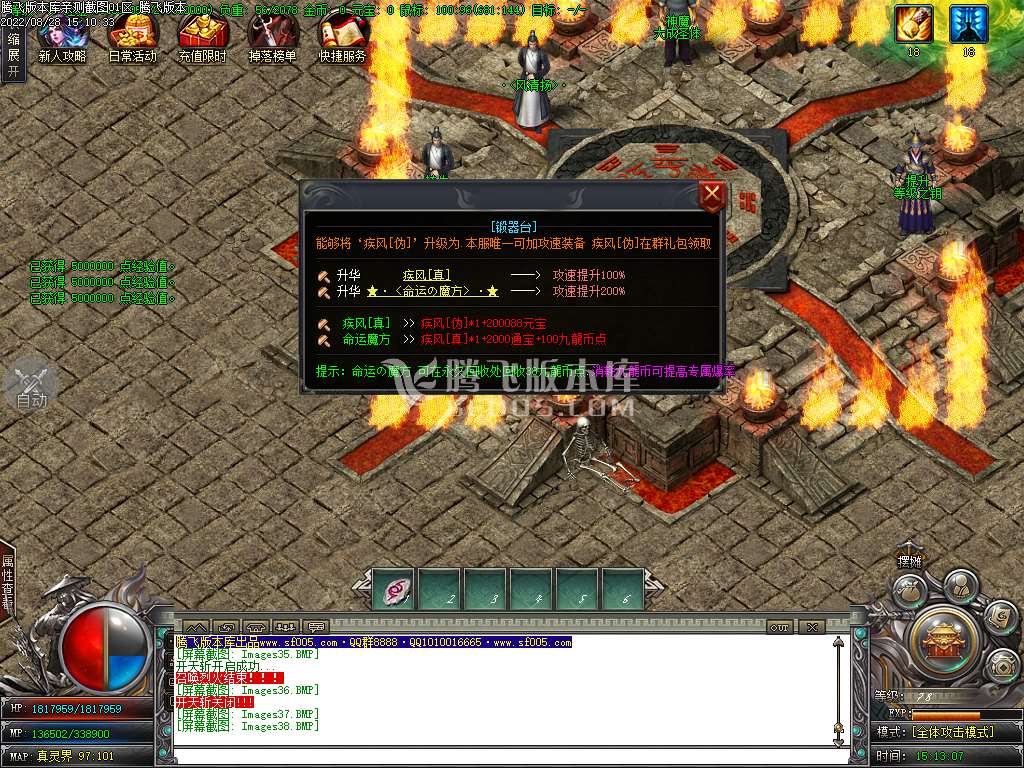Open the 新人攻略 newcomer guide
This screenshot has height=768, width=1024.
(x=62, y=38)
